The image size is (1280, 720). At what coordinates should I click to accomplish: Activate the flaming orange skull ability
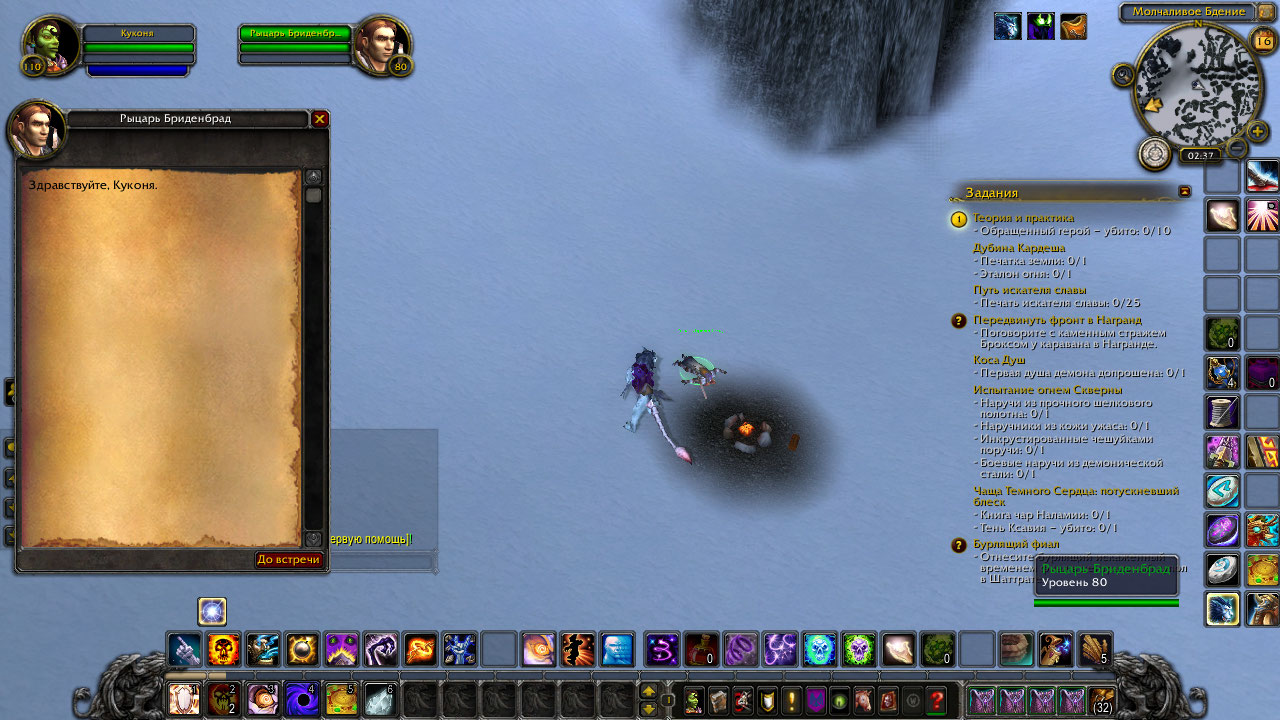[223, 650]
